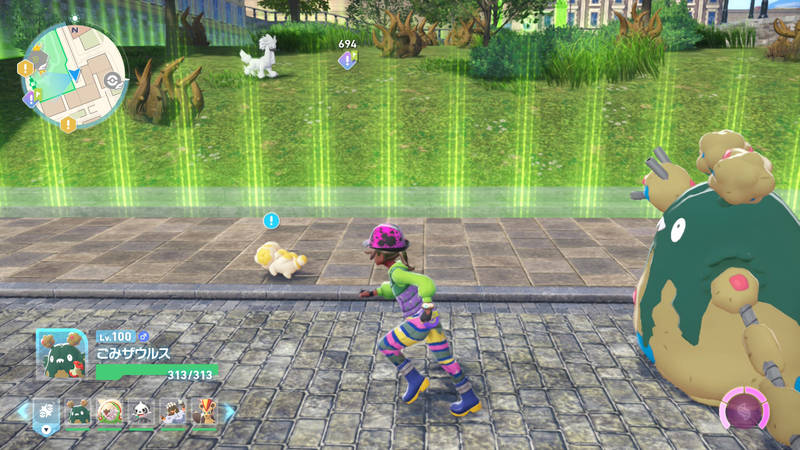Click the purple 694 distance marker

pos(346,60)
